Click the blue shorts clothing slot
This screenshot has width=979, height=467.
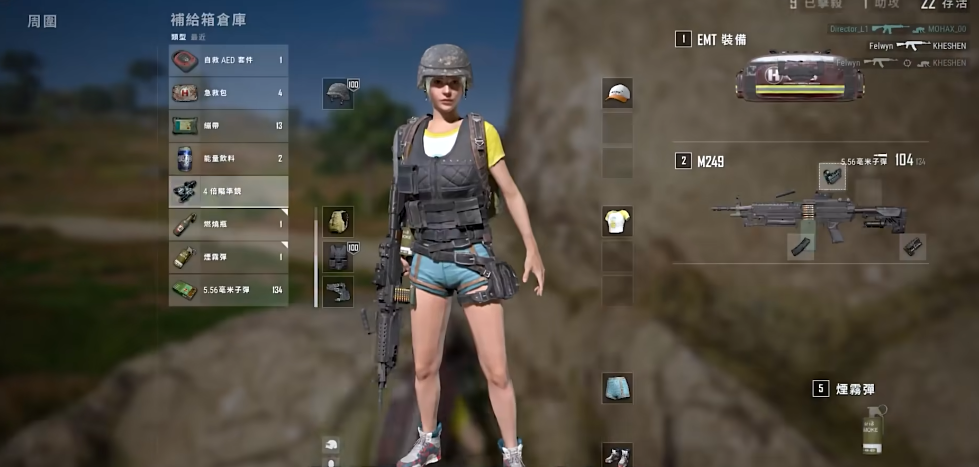coord(617,388)
